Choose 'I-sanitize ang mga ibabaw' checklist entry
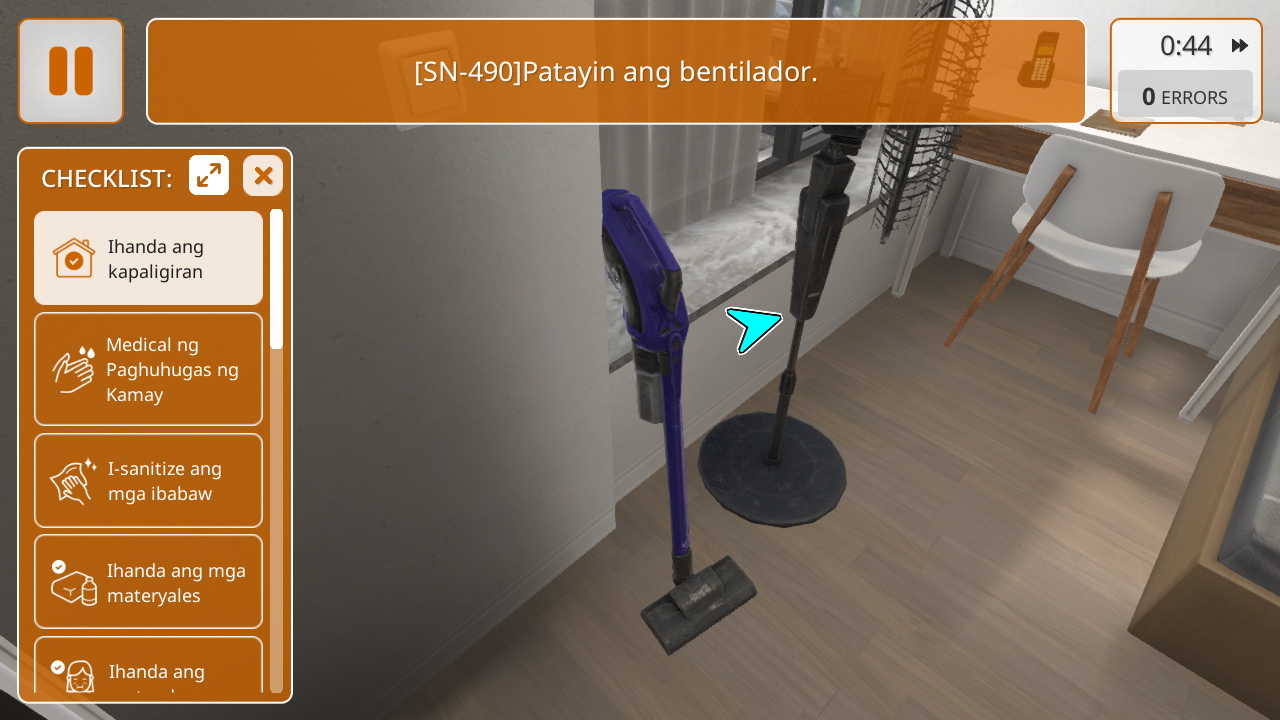The width and height of the screenshot is (1280, 720). point(148,480)
